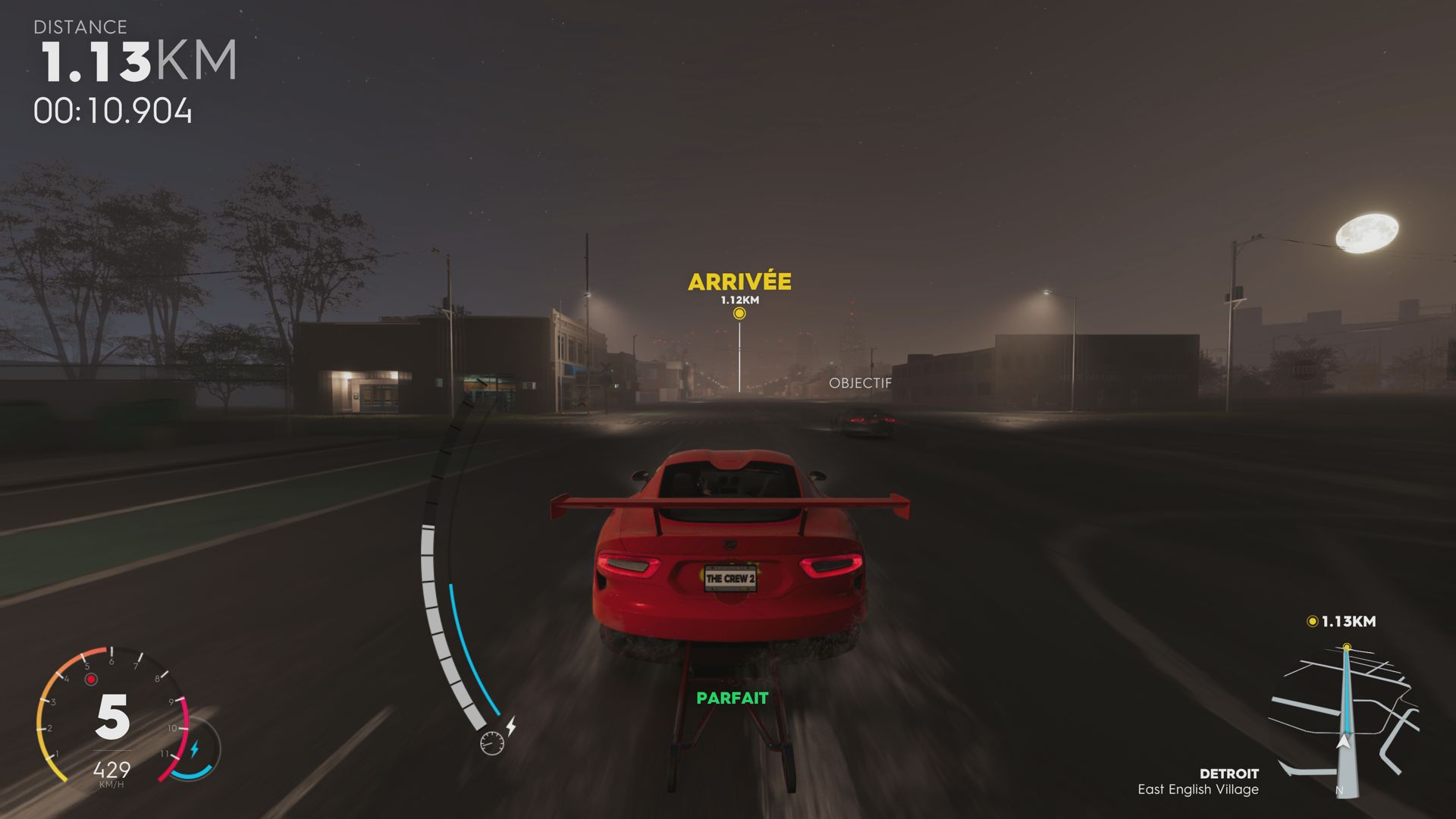Select the East English Village district text

tap(1198, 789)
